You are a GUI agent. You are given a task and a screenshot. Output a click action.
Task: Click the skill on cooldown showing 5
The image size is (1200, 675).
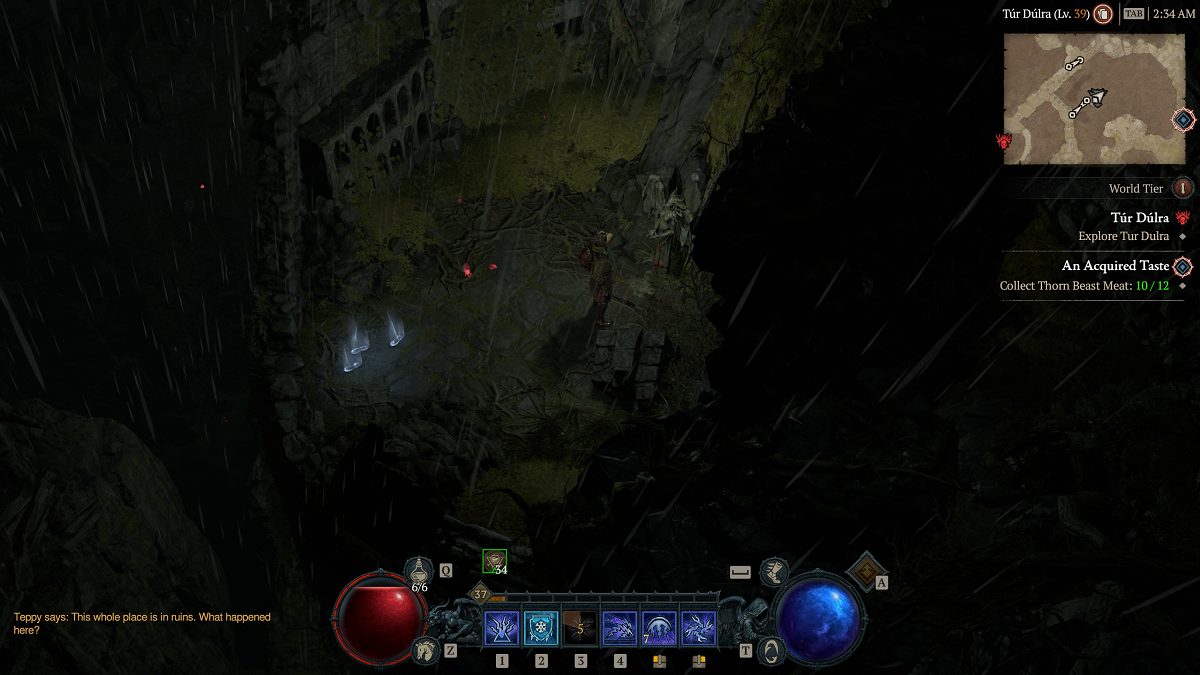pos(580,628)
